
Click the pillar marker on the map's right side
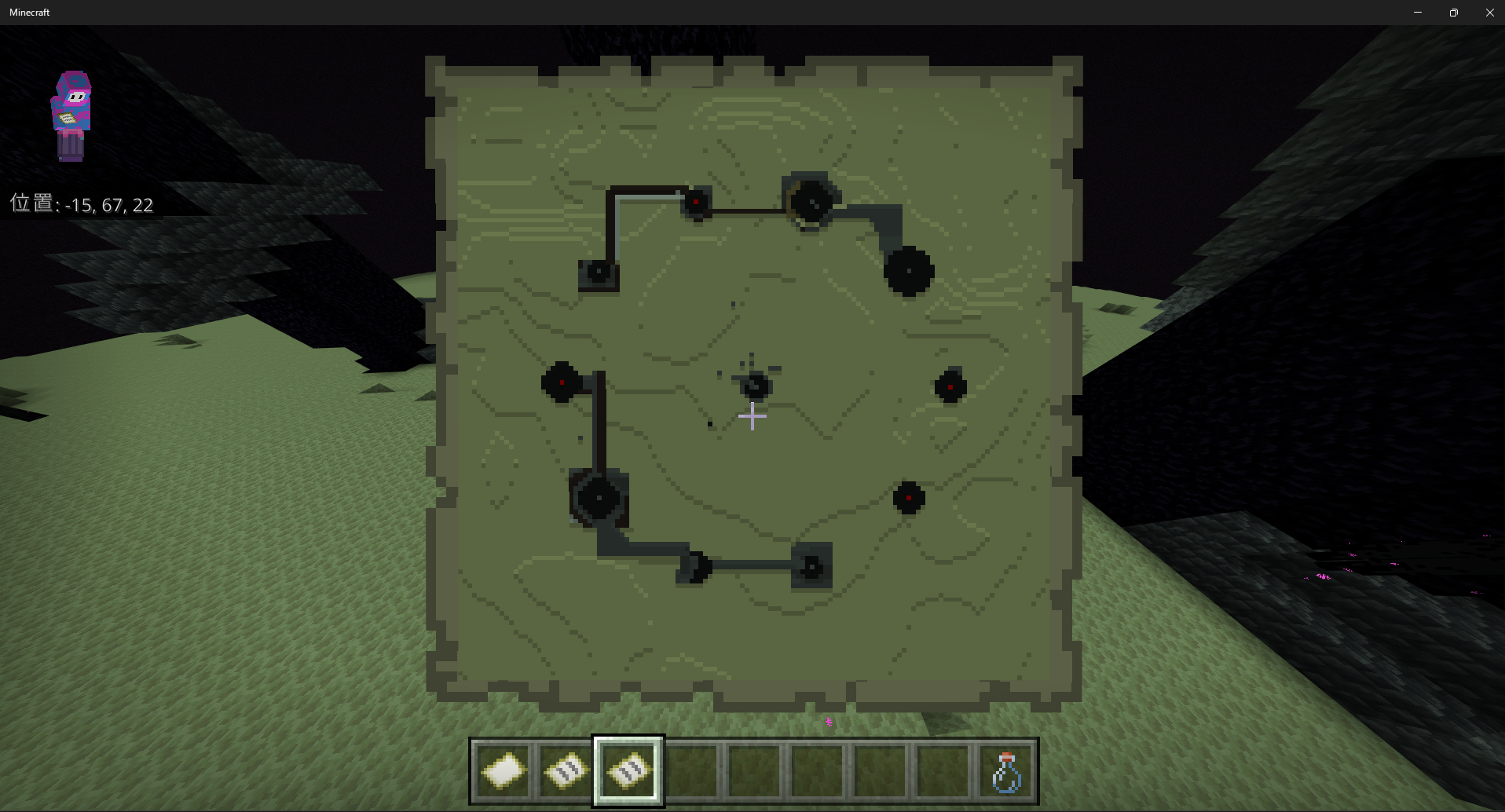coord(950,386)
